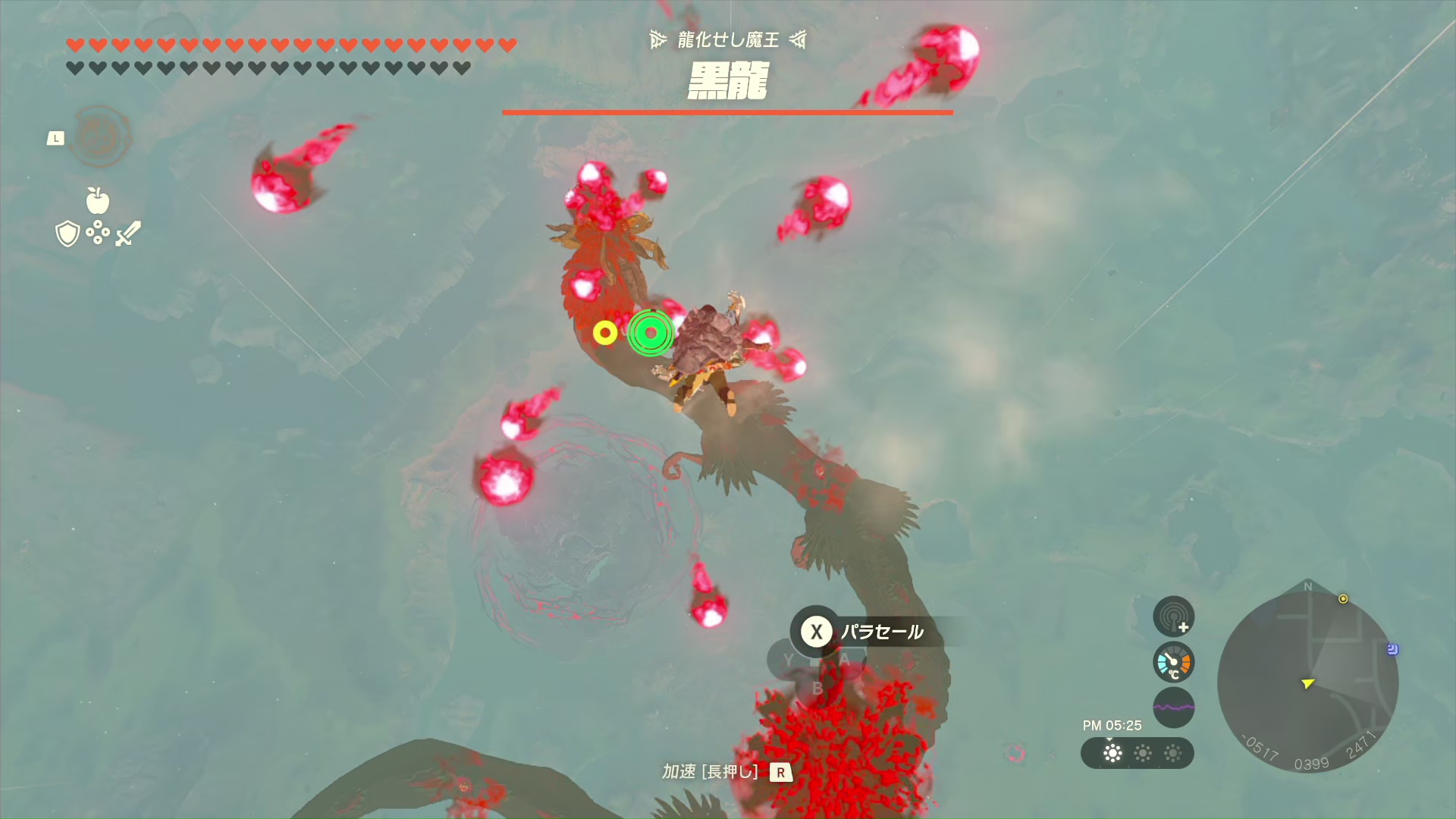Select the apple material quick-slot
Image resolution: width=1456 pixels, height=819 pixels.
click(98, 201)
